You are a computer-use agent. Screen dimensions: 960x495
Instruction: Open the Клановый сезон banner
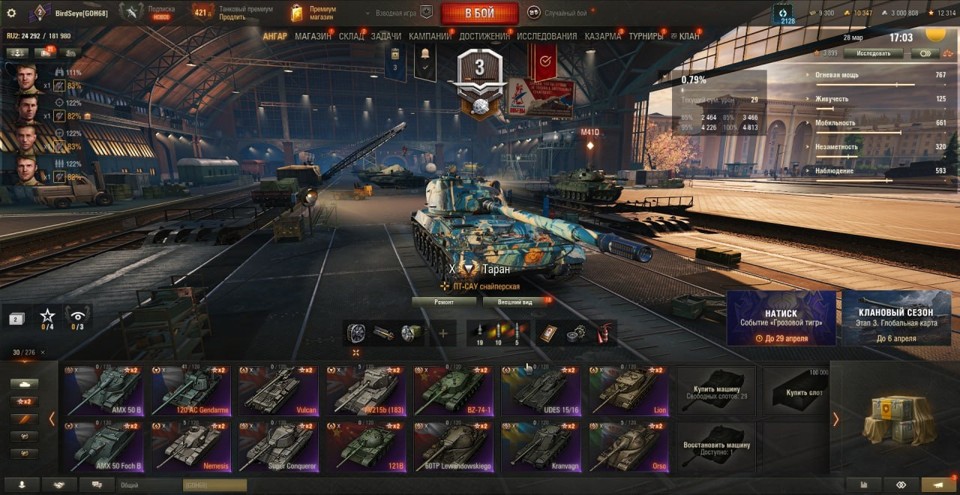[896, 318]
